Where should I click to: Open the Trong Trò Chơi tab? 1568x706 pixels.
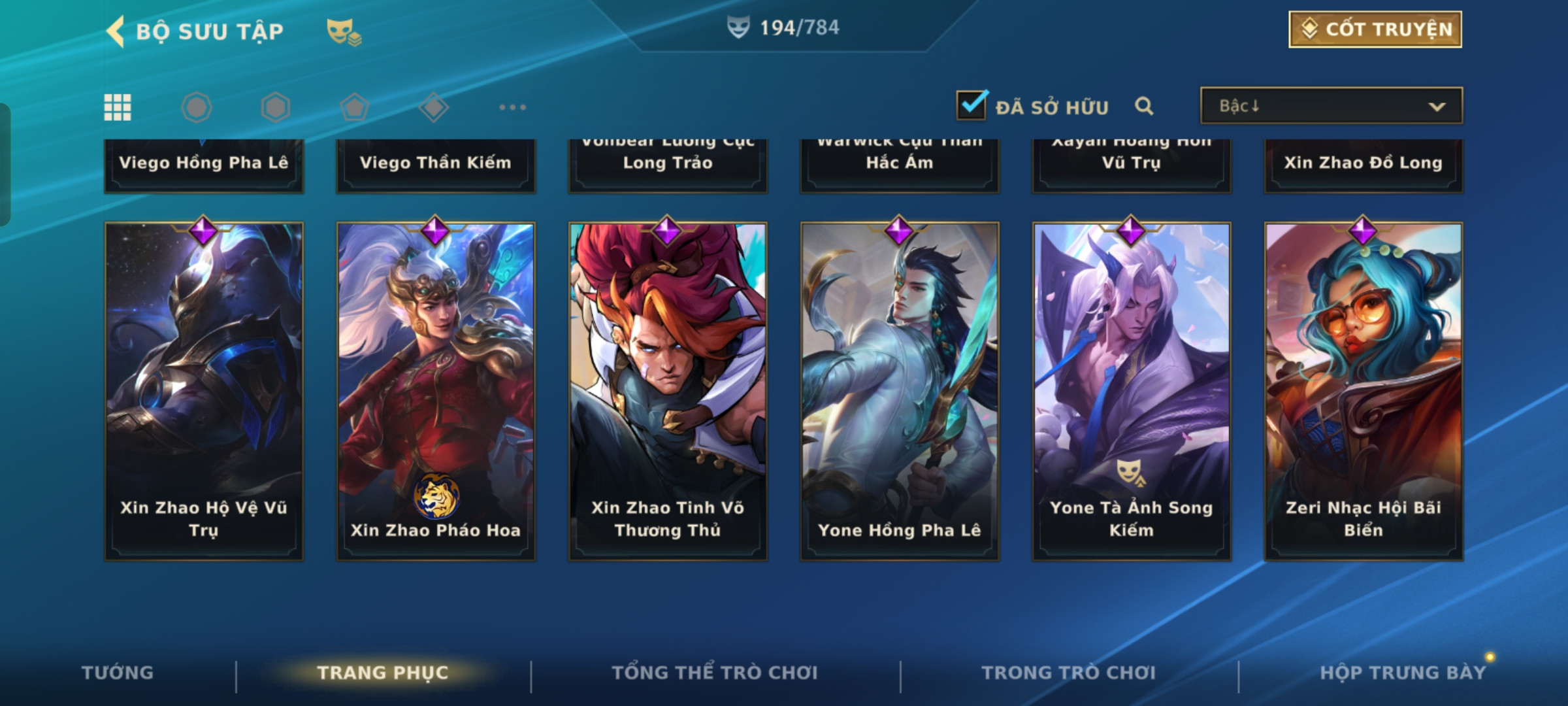click(1068, 673)
